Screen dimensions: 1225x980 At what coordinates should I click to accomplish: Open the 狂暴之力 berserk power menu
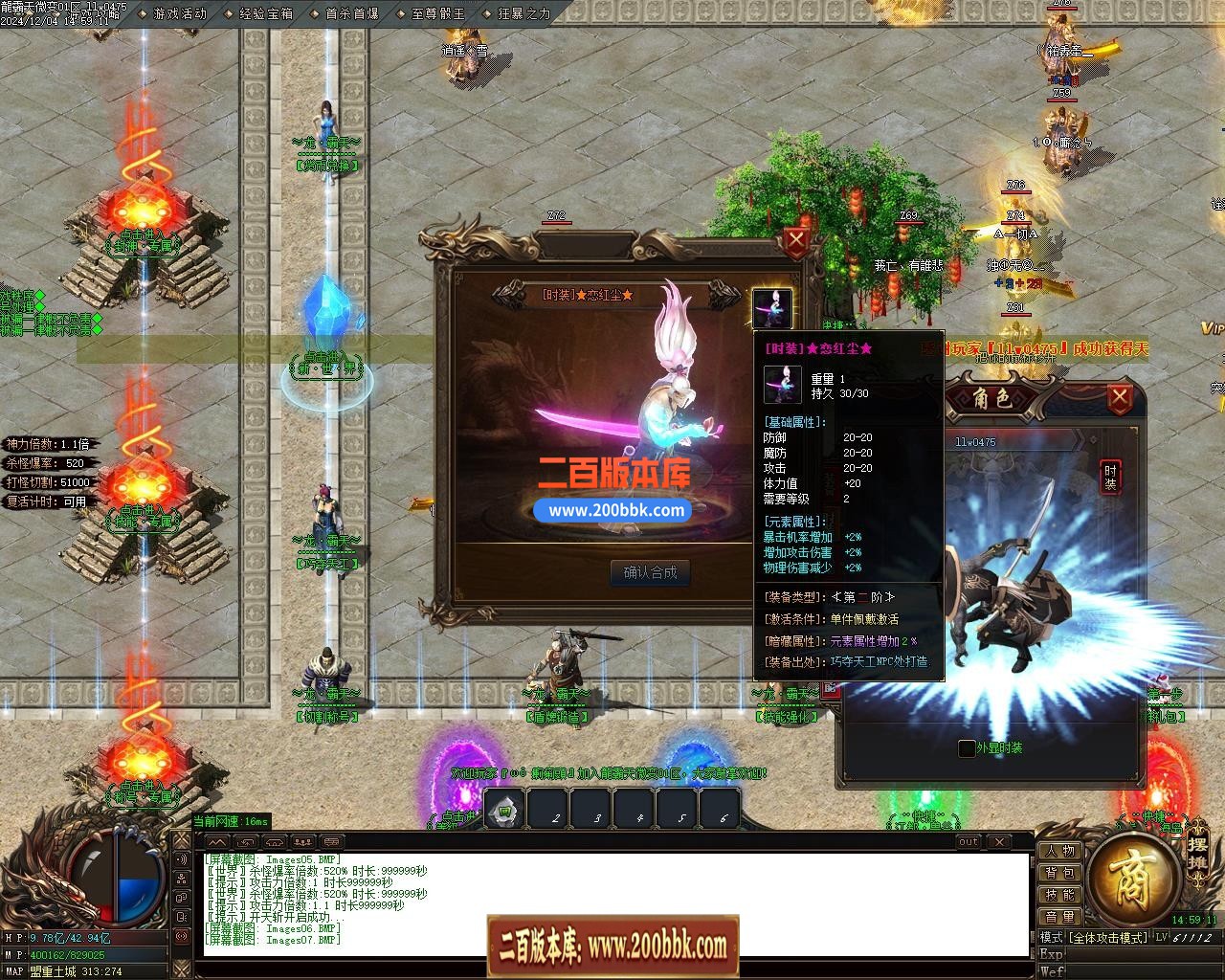523,13
